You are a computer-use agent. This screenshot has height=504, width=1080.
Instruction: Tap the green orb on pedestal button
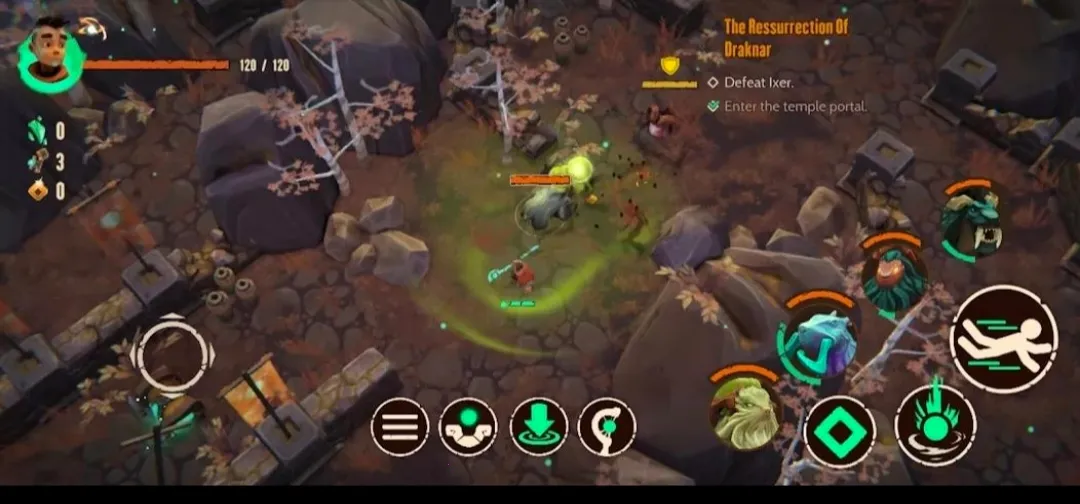(468, 427)
